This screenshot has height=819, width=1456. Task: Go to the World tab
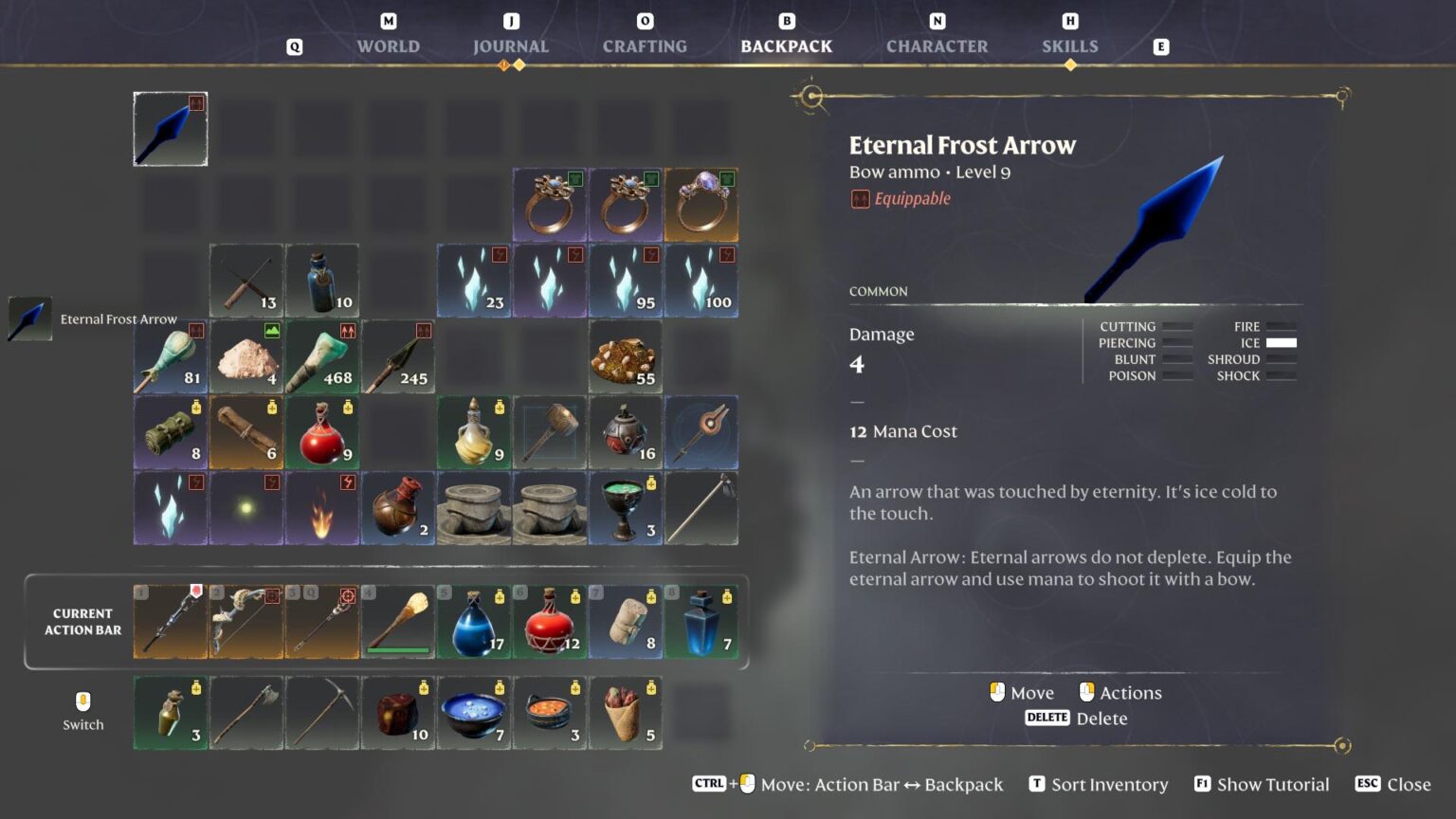[388, 45]
